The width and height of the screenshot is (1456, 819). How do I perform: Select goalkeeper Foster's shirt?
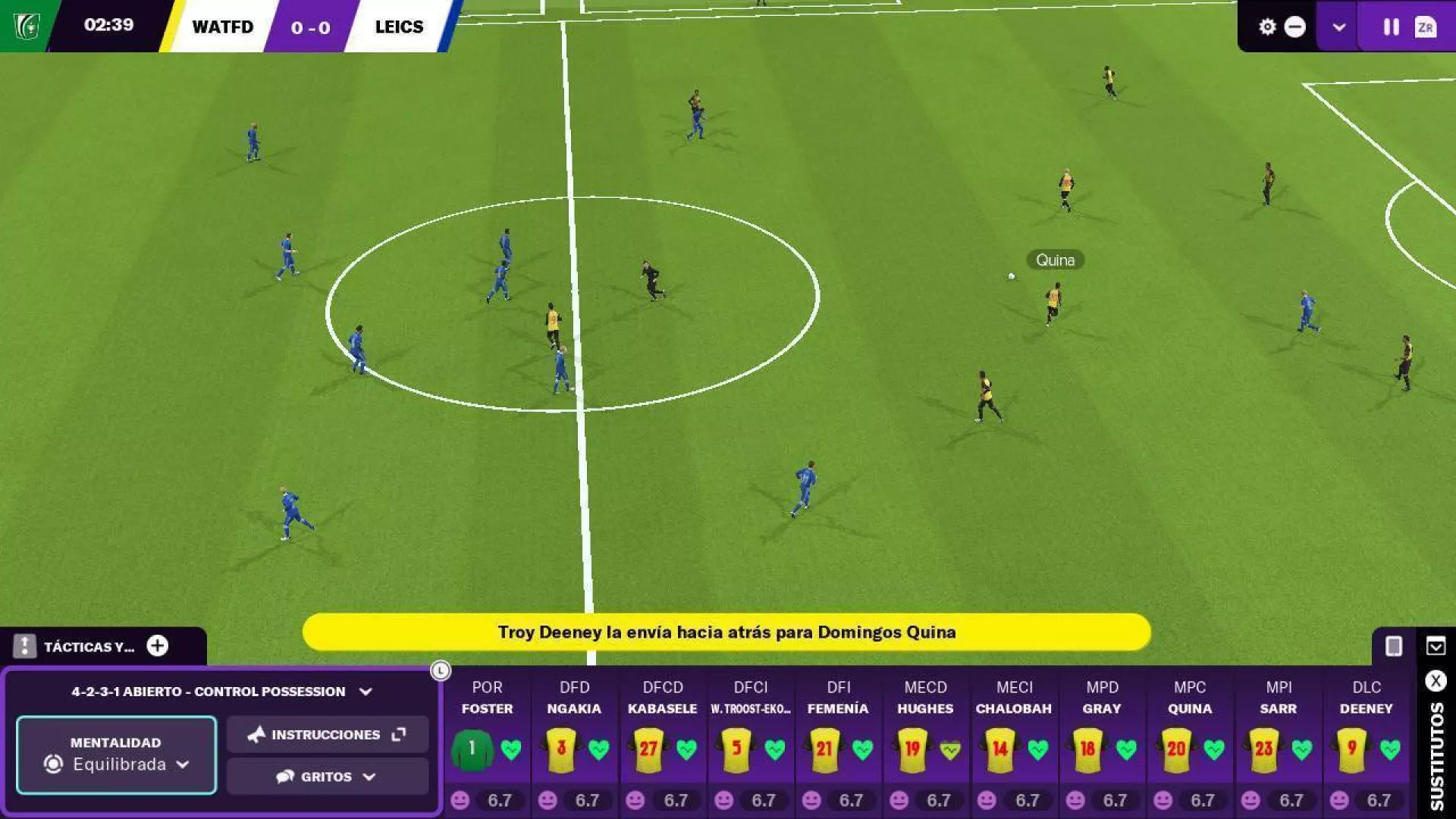click(472, 749)
